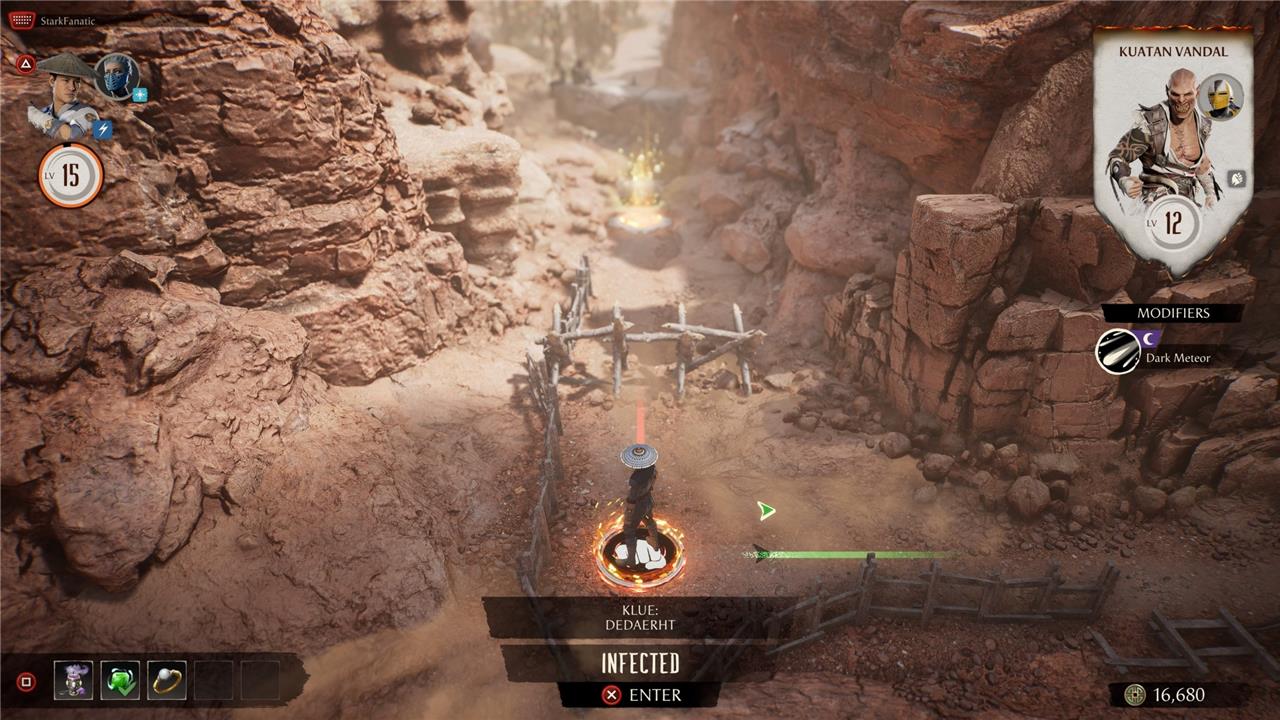Click the Dark Meteor modifier icon

click(x=1118, y=352)
